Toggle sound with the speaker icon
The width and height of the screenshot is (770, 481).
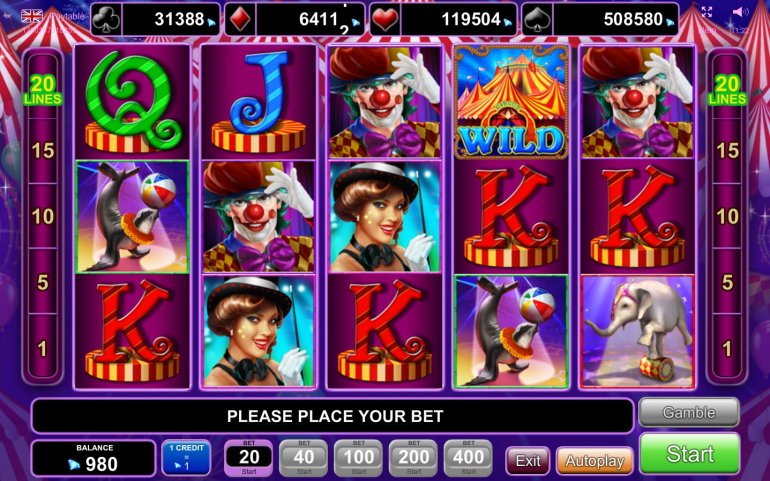point(740,12)
